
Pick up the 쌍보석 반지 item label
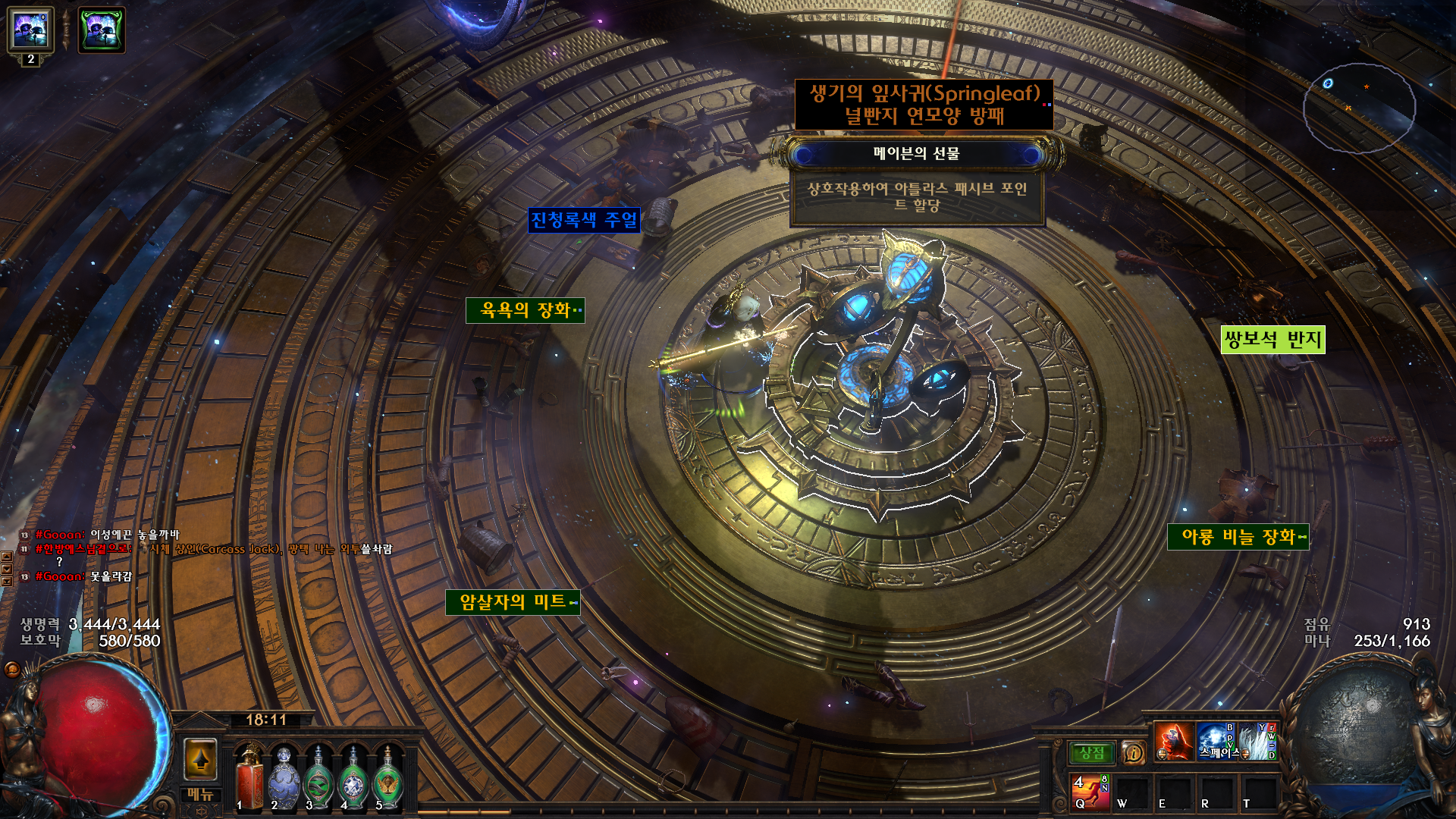1273,340
